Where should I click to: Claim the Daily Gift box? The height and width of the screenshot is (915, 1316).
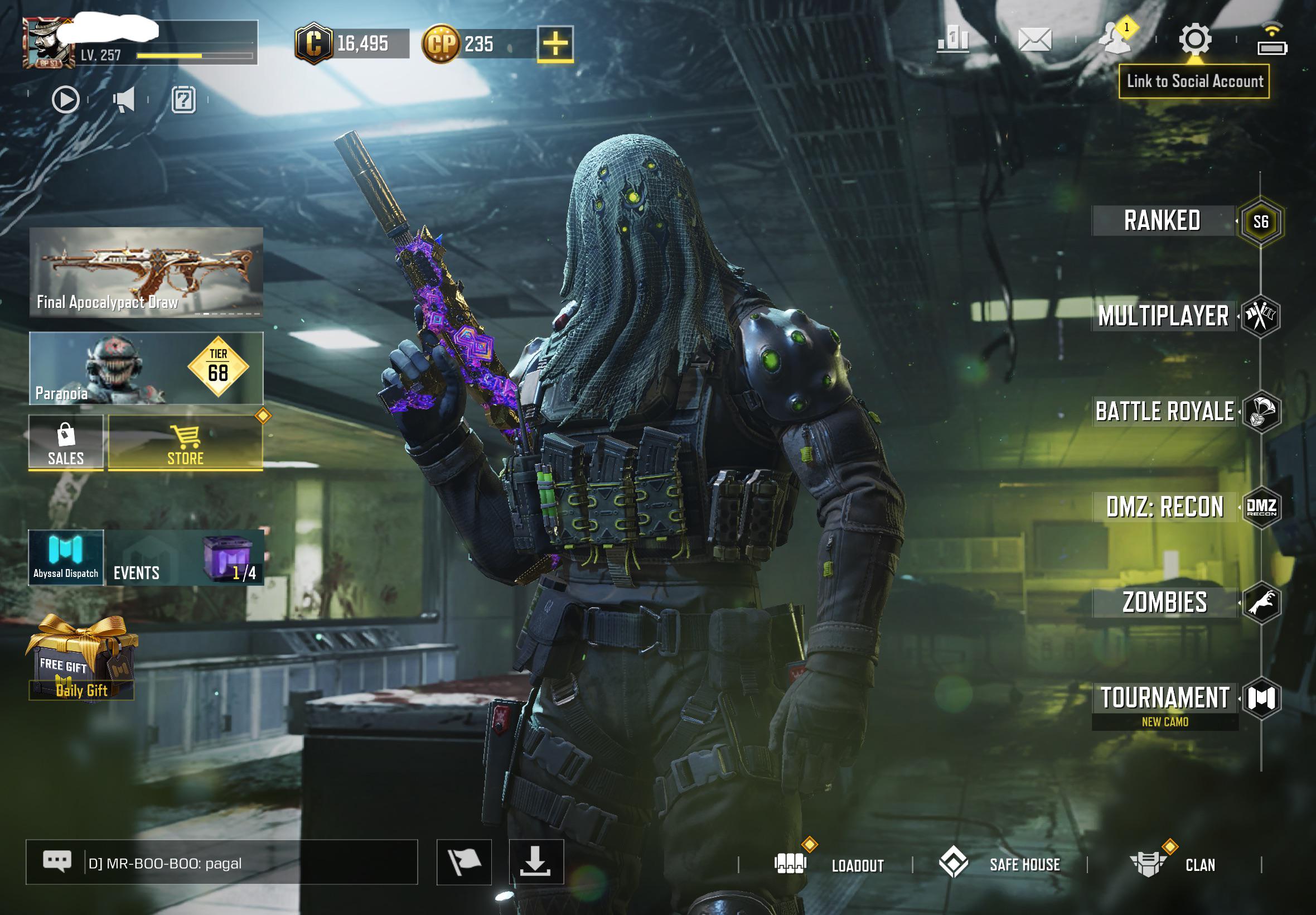pyautogui.click(x=81, y=659)
